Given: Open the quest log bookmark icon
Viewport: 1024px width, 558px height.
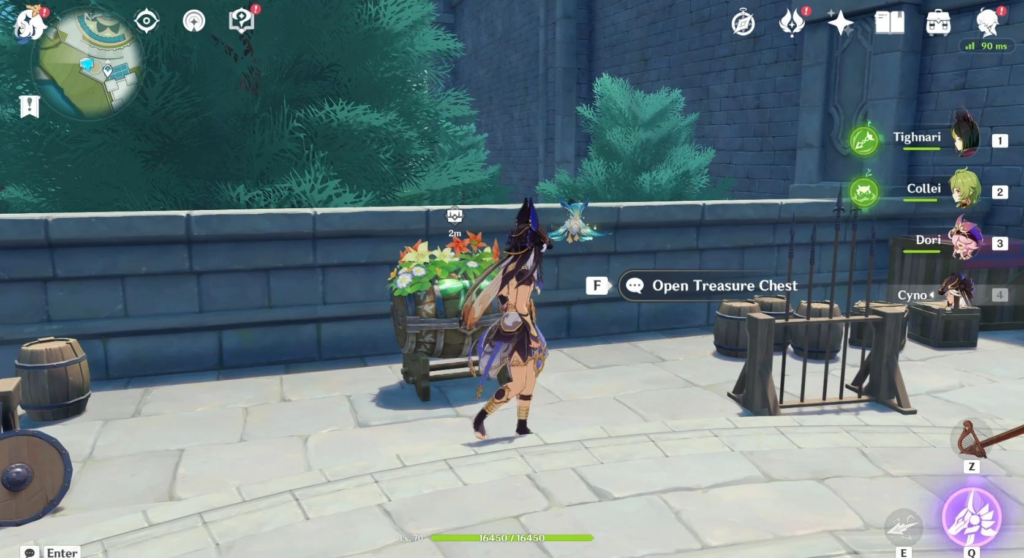Looking at the screenshot, I should [29, 106].
